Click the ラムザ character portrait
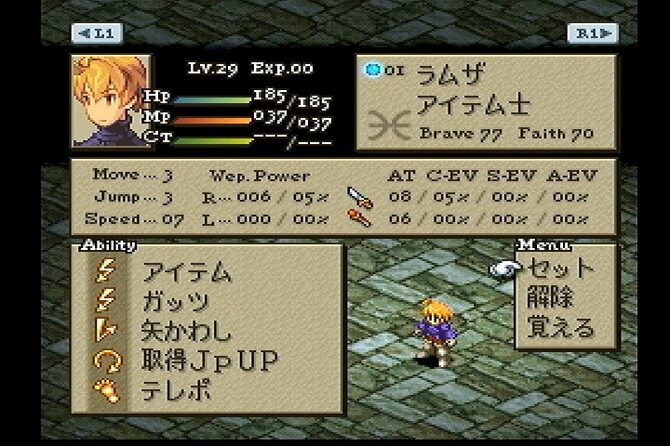Viewport: 670px width, 446px height. click(109, 101)
